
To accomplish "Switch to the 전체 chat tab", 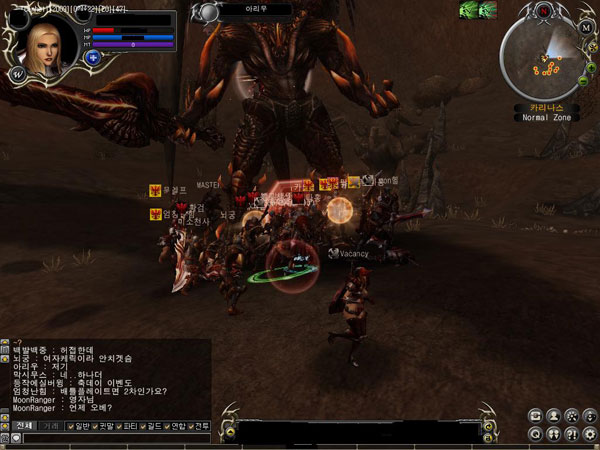I will (23, 426).
